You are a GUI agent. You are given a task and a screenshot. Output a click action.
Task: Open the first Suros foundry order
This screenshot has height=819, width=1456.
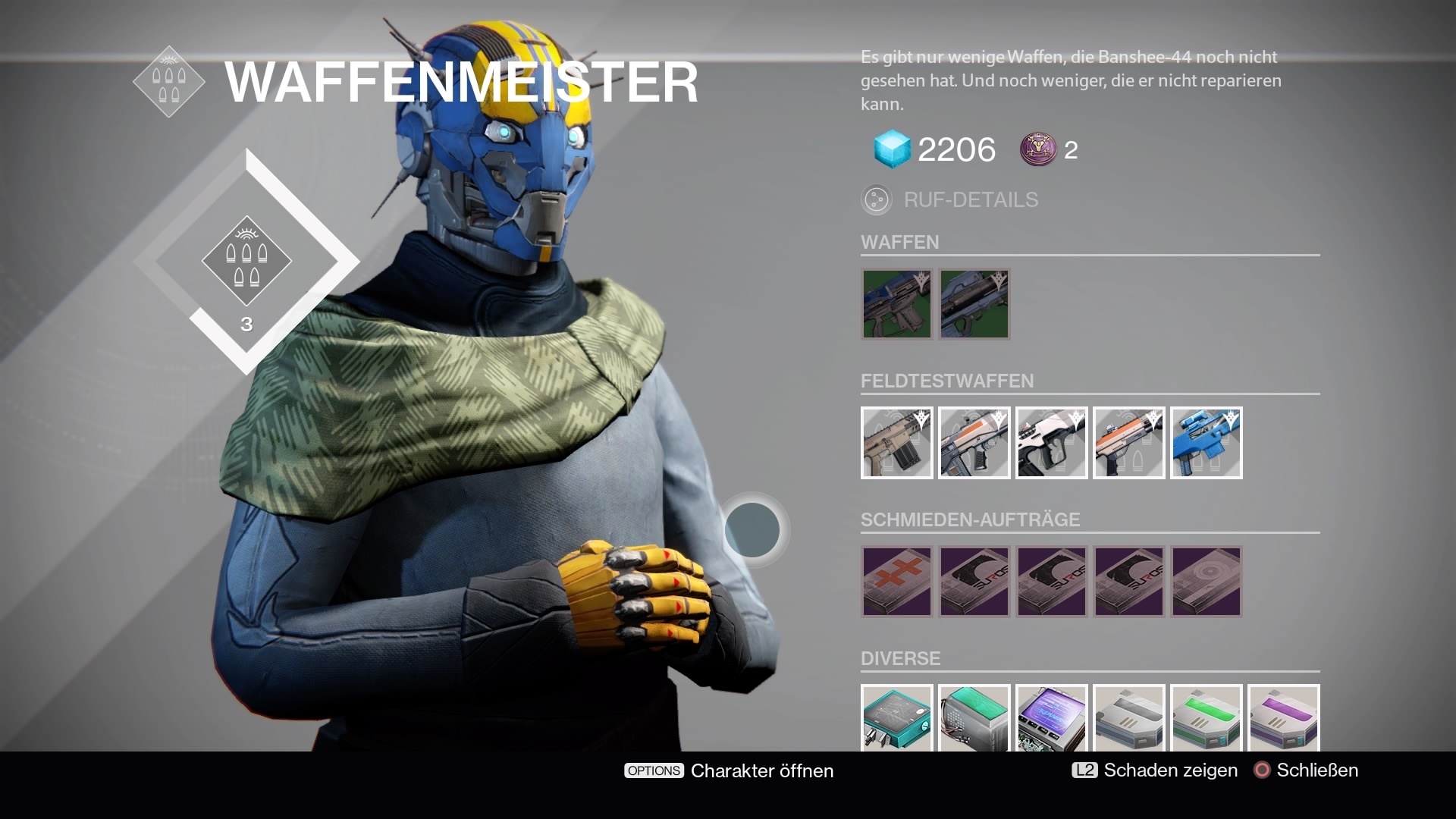[x=974, y=582]
